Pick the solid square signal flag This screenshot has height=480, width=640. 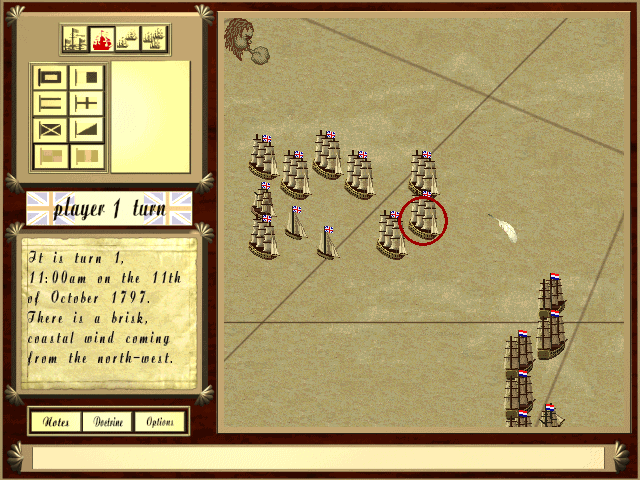point(86,77)
